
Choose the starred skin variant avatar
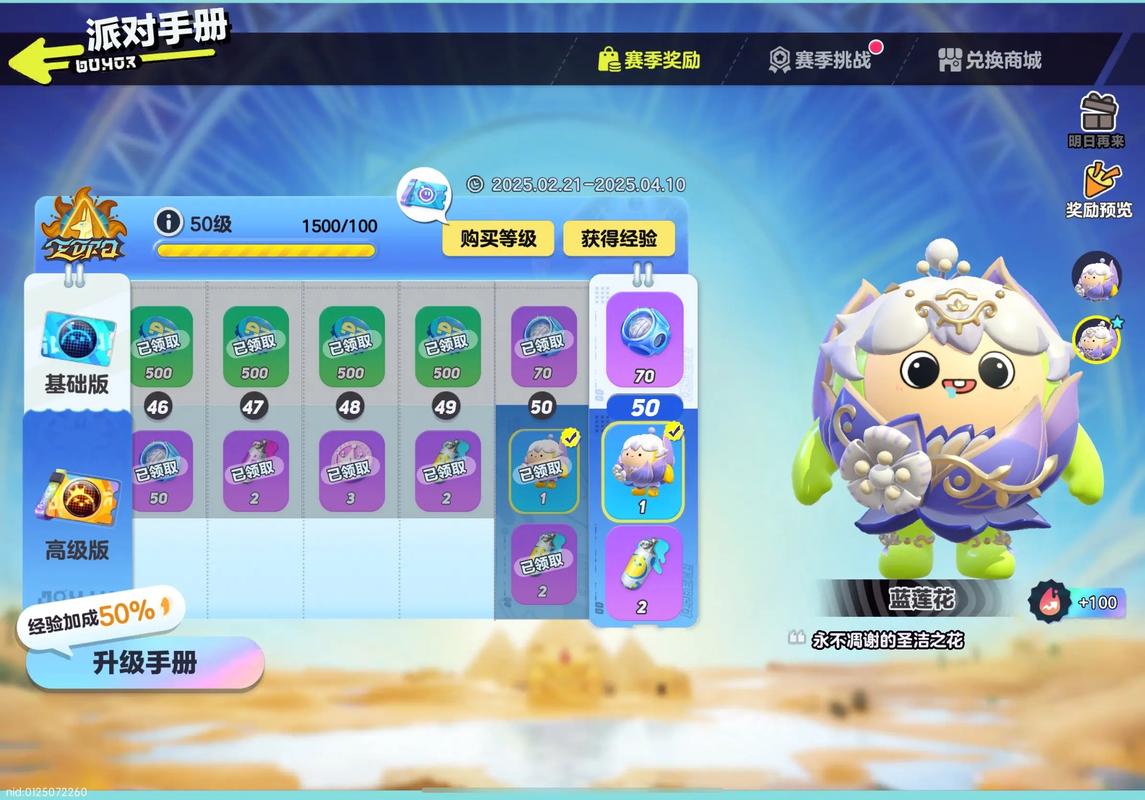1095,340
